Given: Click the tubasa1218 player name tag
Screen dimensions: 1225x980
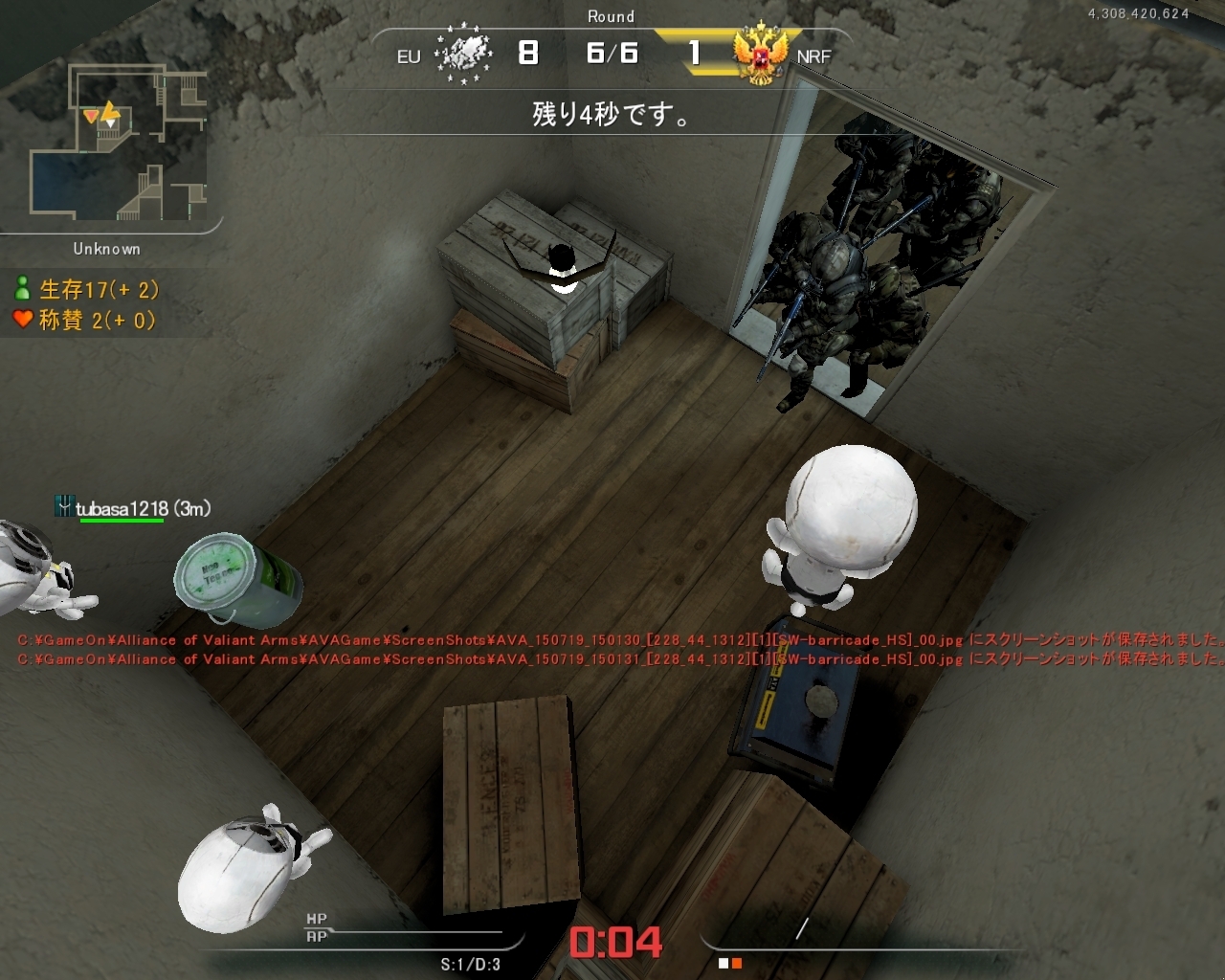Looking at the screenshot, I should point(133,509).
